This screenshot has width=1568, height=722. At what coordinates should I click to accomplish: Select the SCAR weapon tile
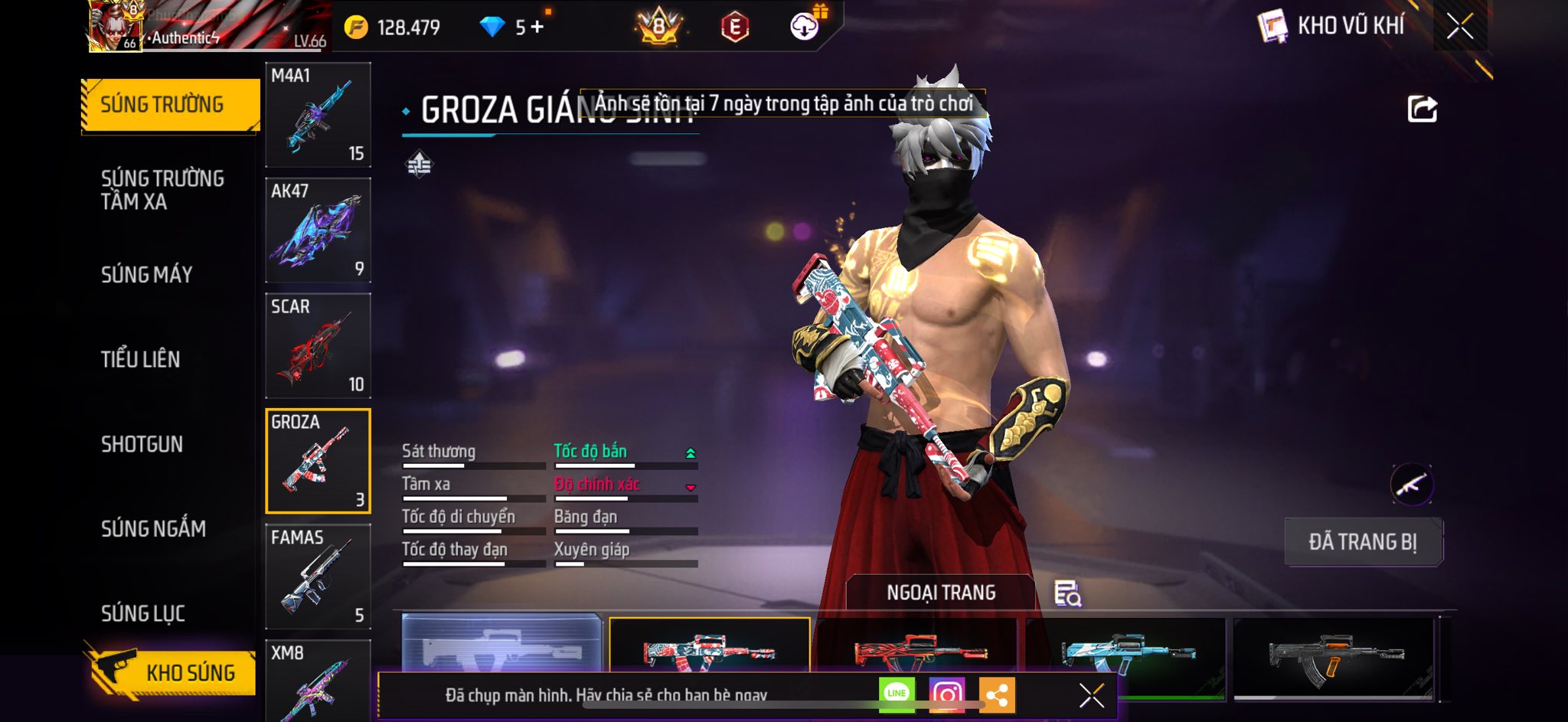pyautogui.click(x=318, y=346)
